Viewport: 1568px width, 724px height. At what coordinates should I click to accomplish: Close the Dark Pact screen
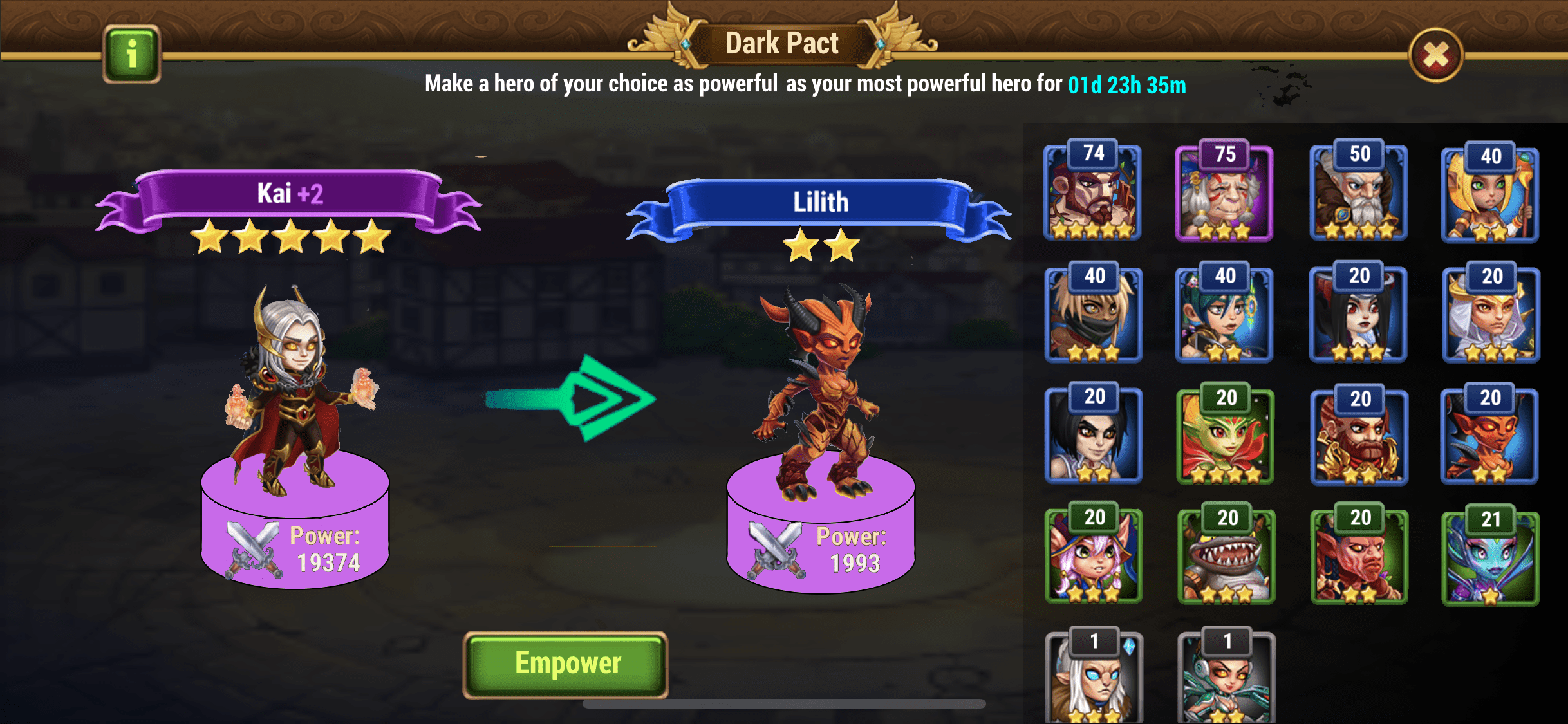pyautogui.click(x=1435, y=55)
